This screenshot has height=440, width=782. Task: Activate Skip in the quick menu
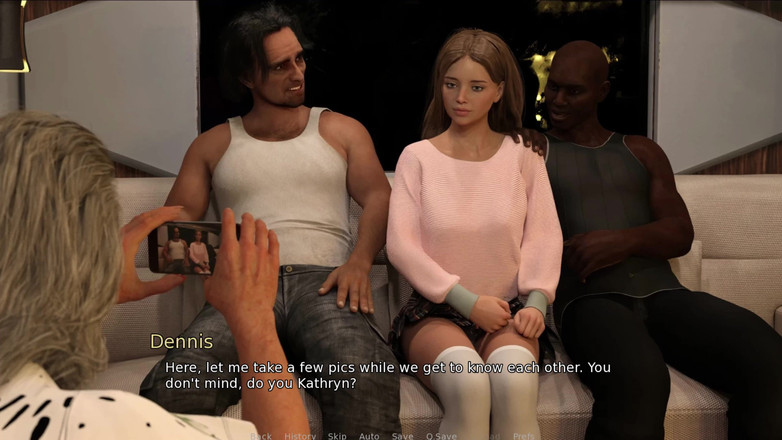coord(337,436)
